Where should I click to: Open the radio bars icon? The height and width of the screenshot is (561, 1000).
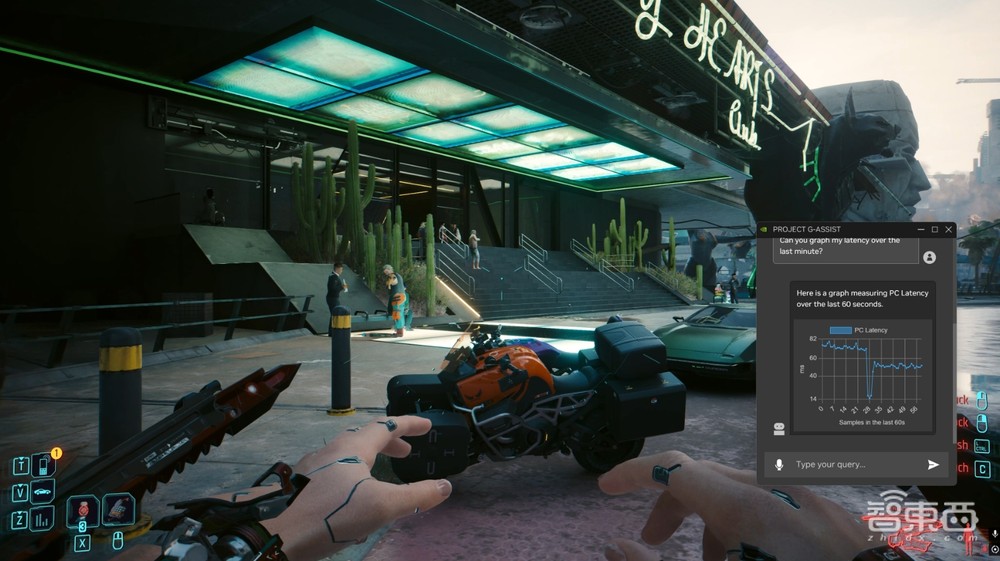(42, 517)
